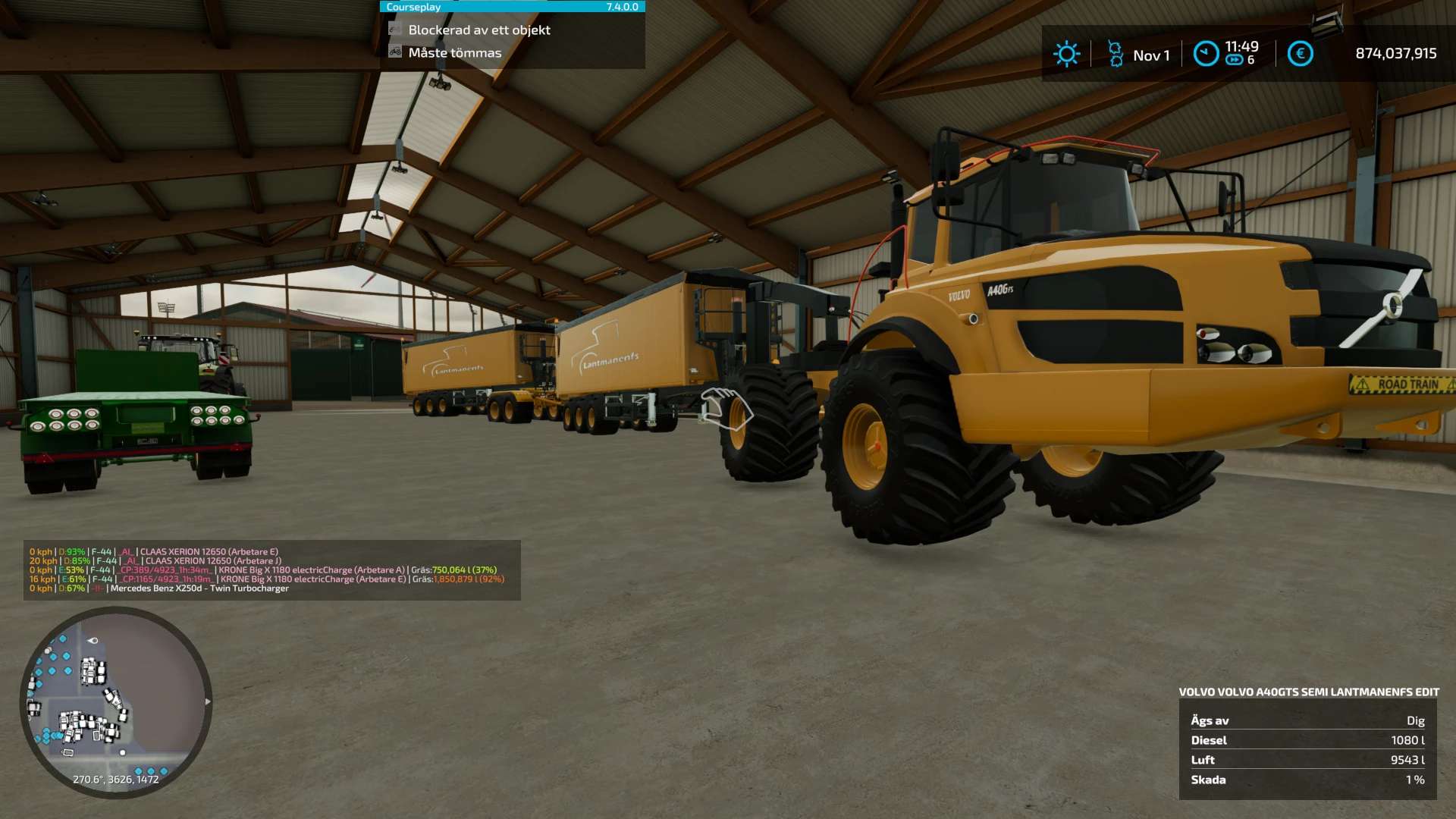Choose the CLAAS XERION 12650 (Arbetare E) row
The width and height of the screenshot is (1456, 819).
coord(209,552)
